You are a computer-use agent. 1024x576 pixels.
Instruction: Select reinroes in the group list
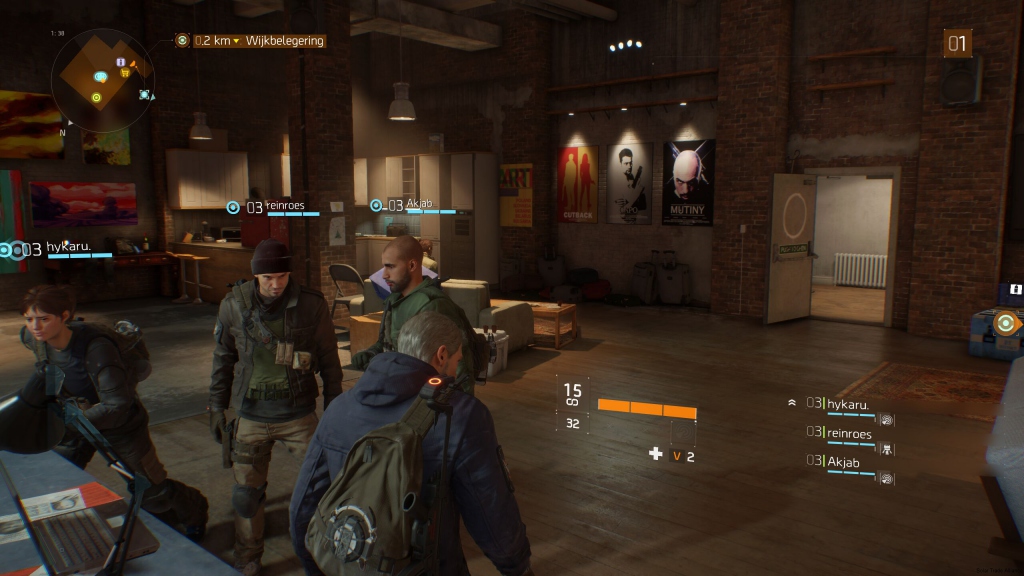[x=849, y=433]
